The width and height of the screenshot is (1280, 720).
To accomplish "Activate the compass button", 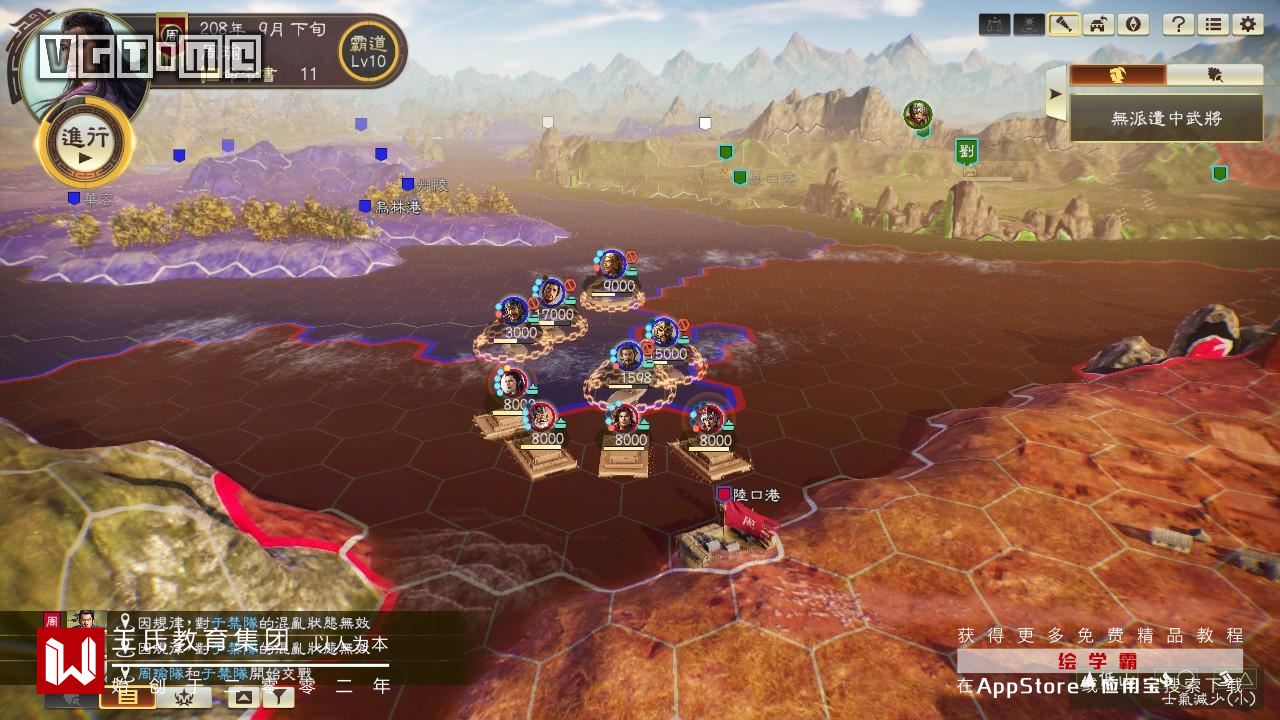I will (x=1131, y=25).
